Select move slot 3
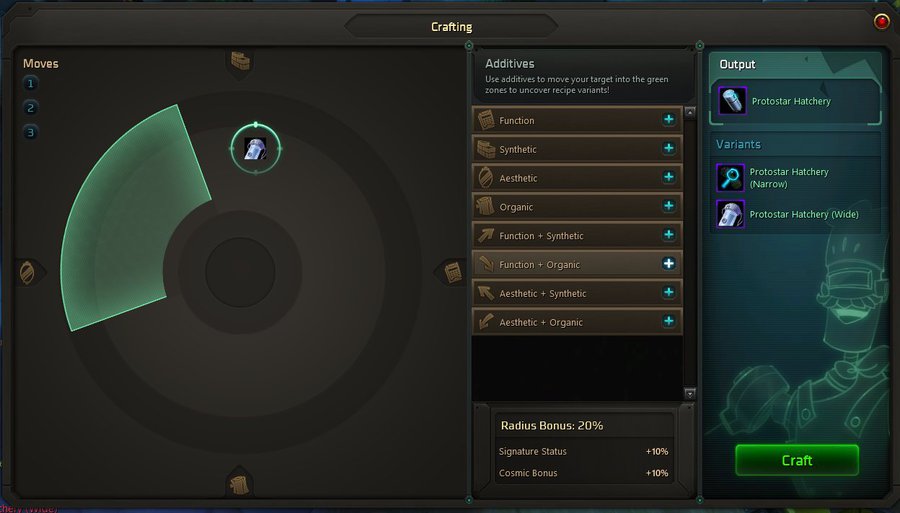 (x=31, y=132)
